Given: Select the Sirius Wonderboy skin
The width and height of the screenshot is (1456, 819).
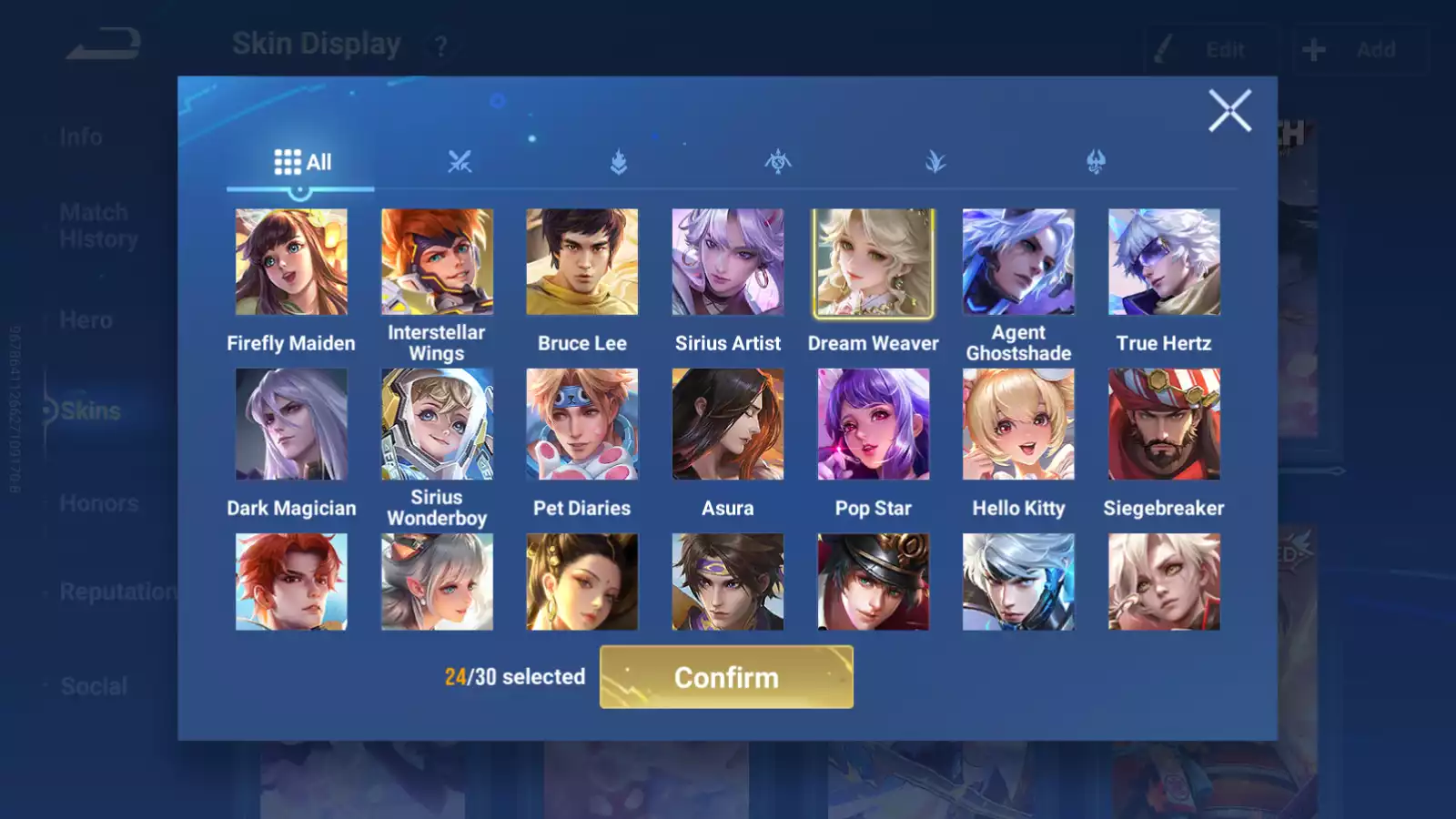Looking at the screenshot, I should [437, 424].
